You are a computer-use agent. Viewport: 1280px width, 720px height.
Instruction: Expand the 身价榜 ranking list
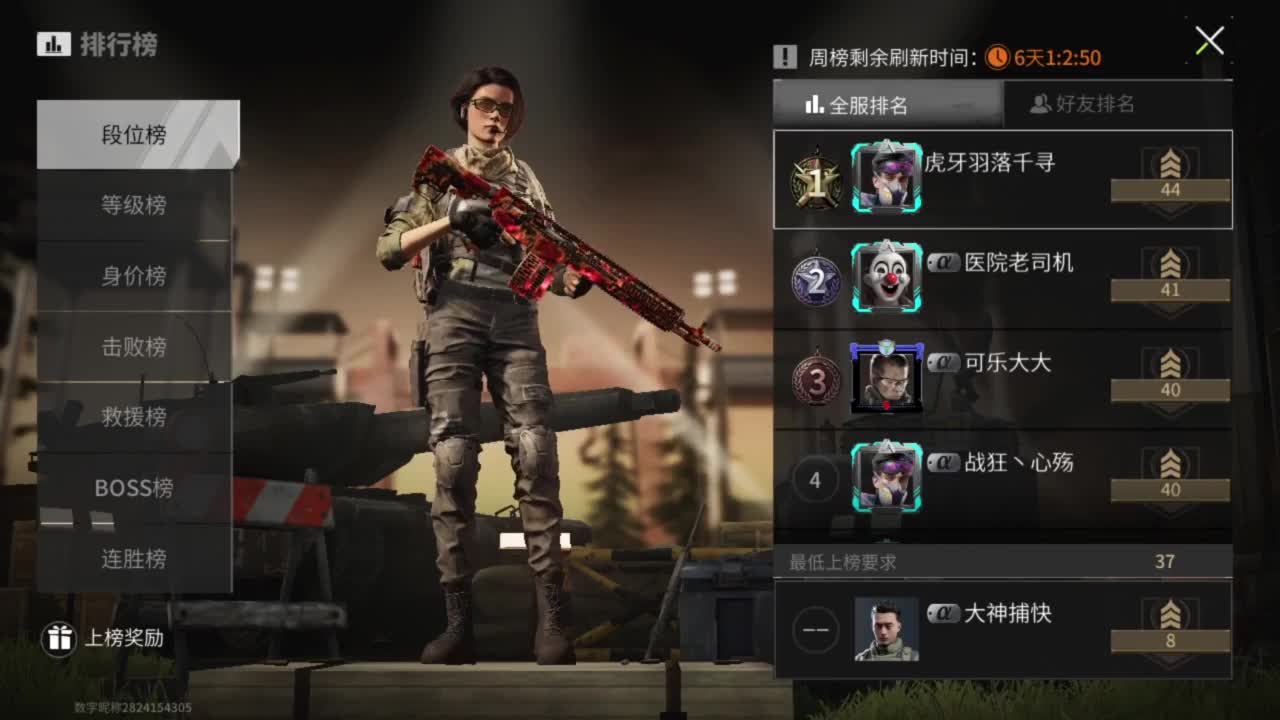click(136, 276)
